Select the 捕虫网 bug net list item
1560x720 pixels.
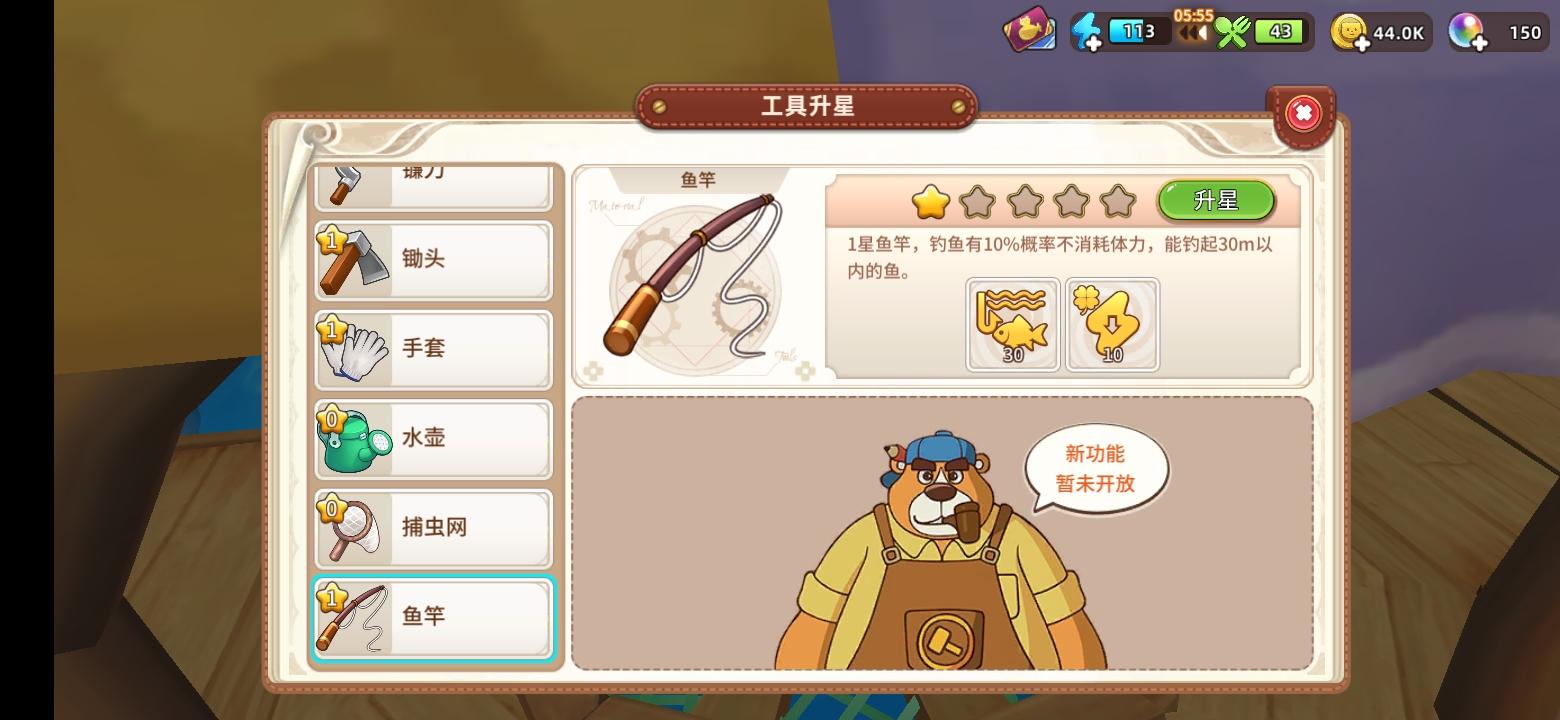432,529
